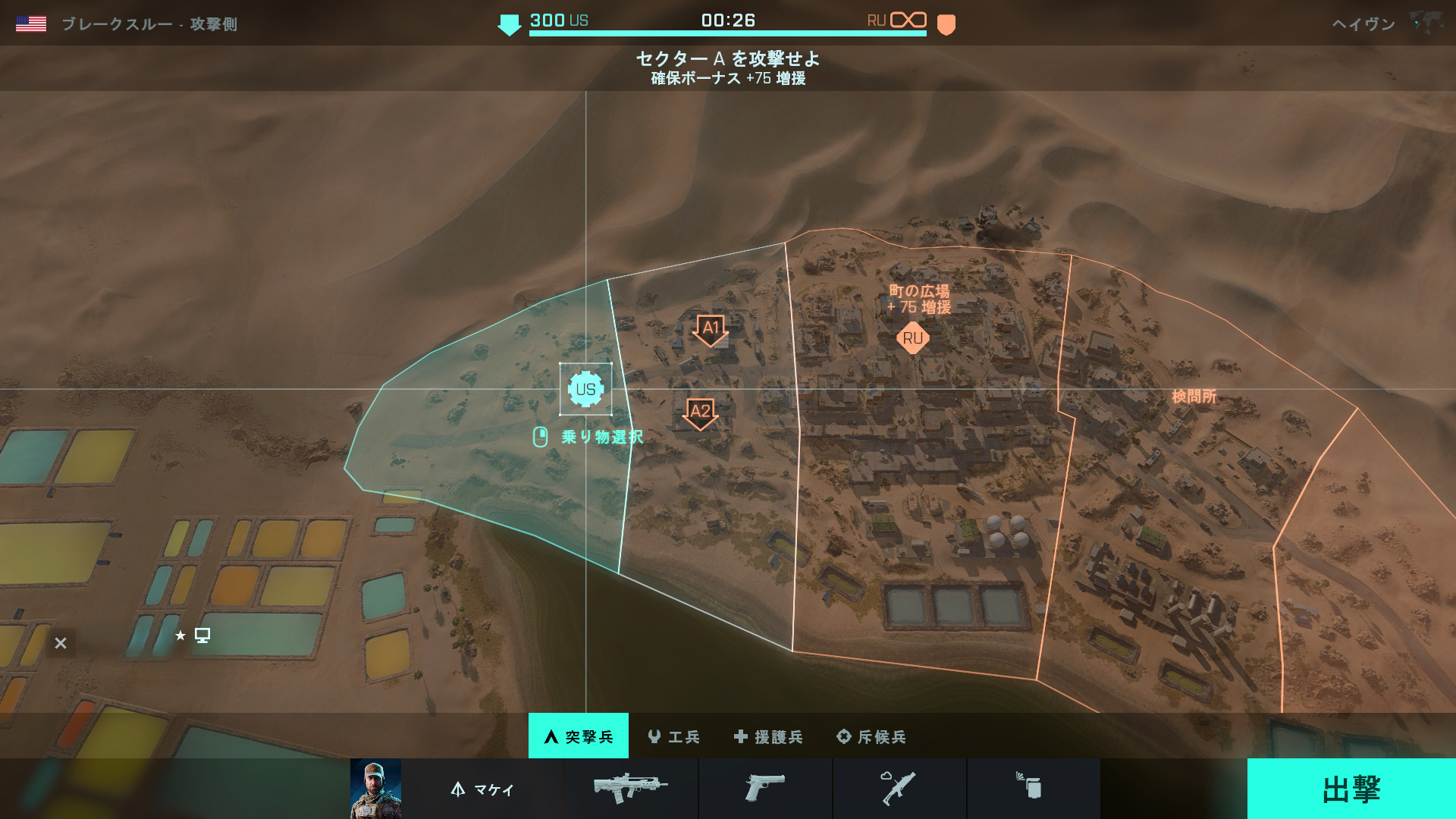Click the A2 objective marker
This screenshot has width=1456, height=819.
pos(700,413)
